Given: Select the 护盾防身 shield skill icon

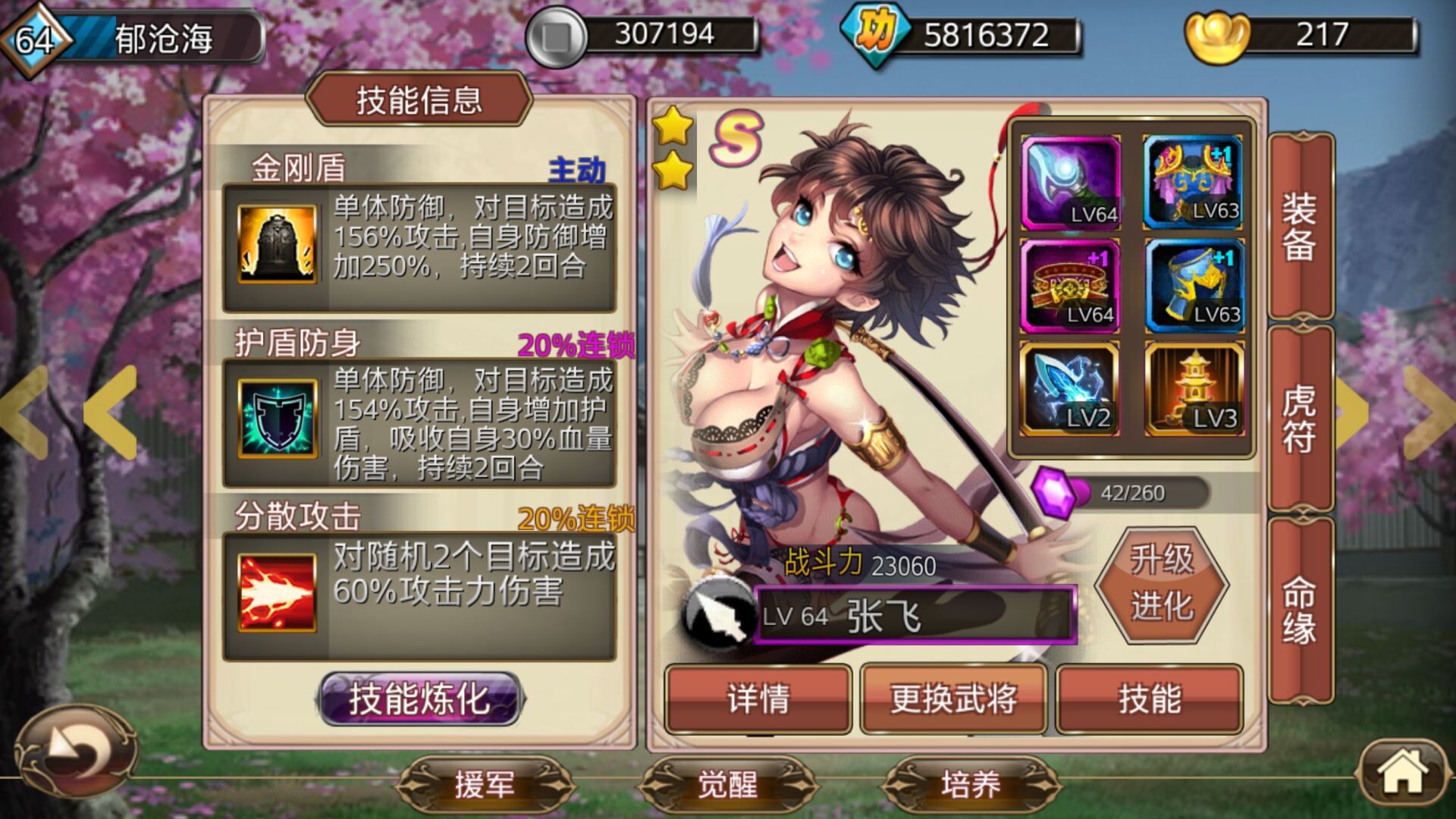Looking at the screenshot, I should point(278,418).
